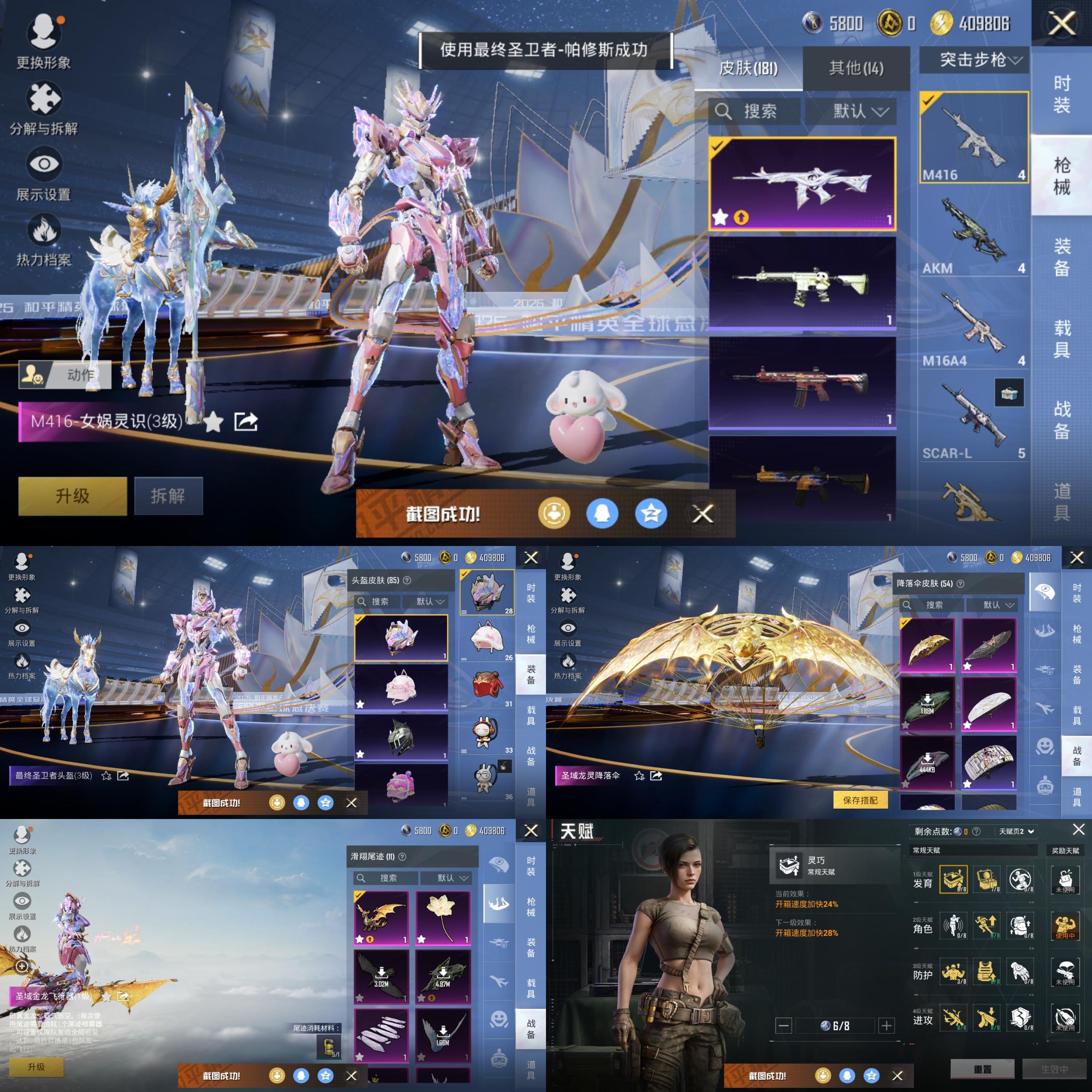Click the 重置 talent reset button
The image size is (1092, 1092).
point(982,1069)
